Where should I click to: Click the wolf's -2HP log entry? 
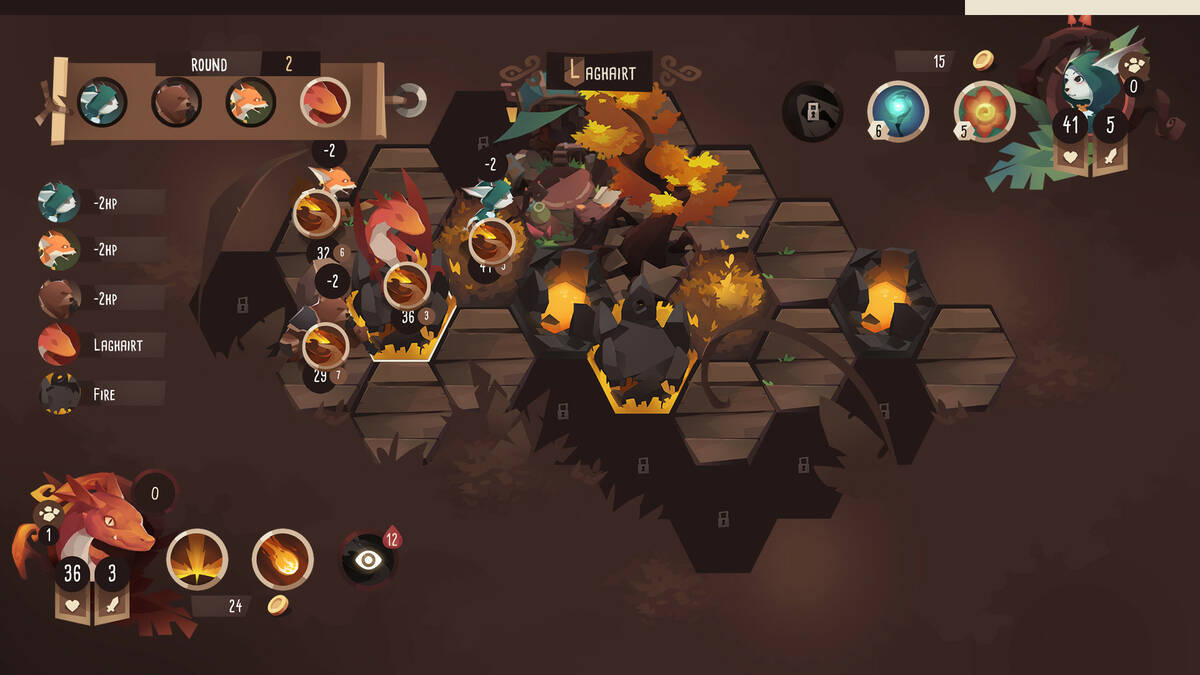[100, 202]
